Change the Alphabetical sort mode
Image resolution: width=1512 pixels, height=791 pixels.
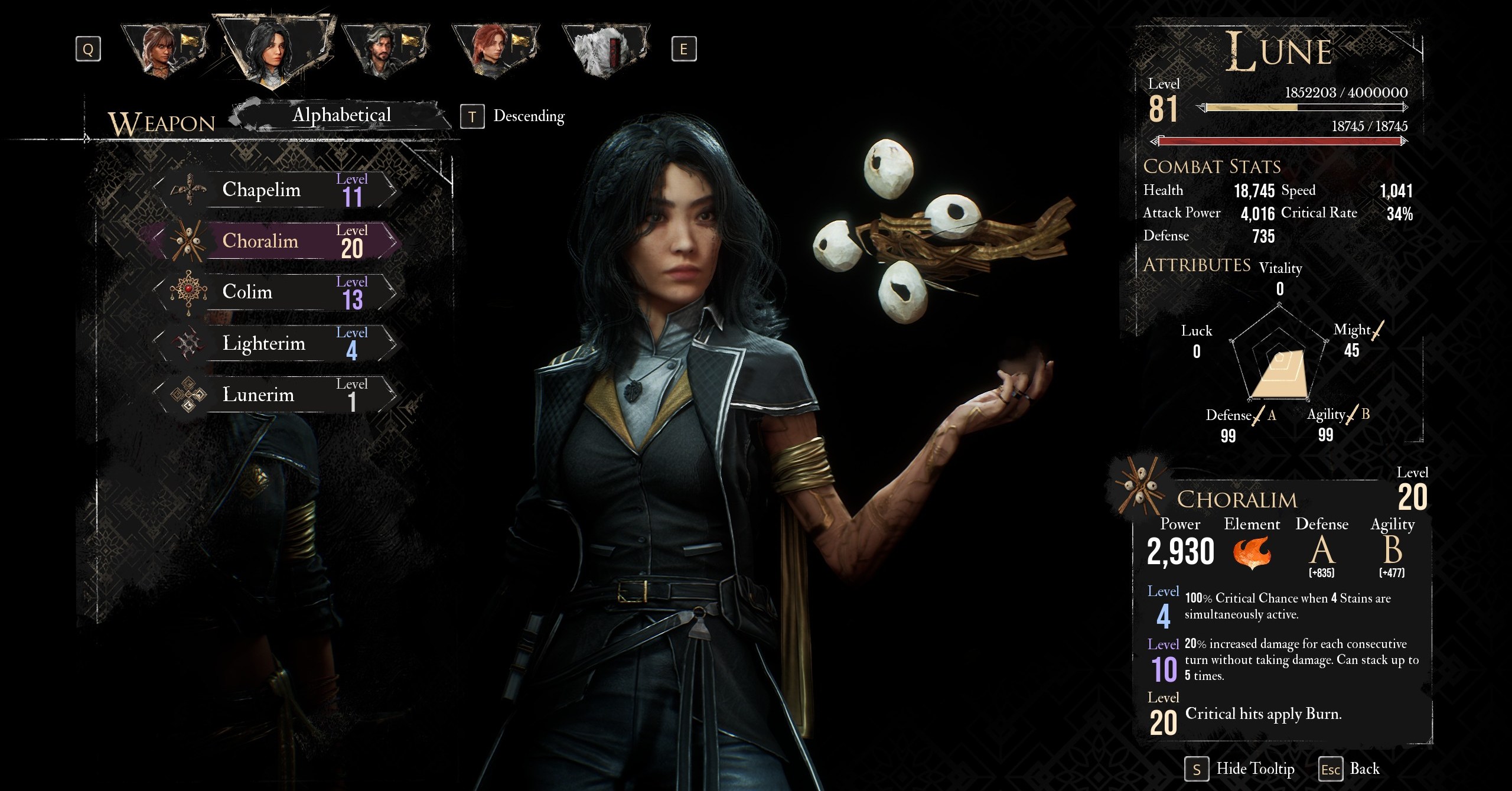point(341,115)
